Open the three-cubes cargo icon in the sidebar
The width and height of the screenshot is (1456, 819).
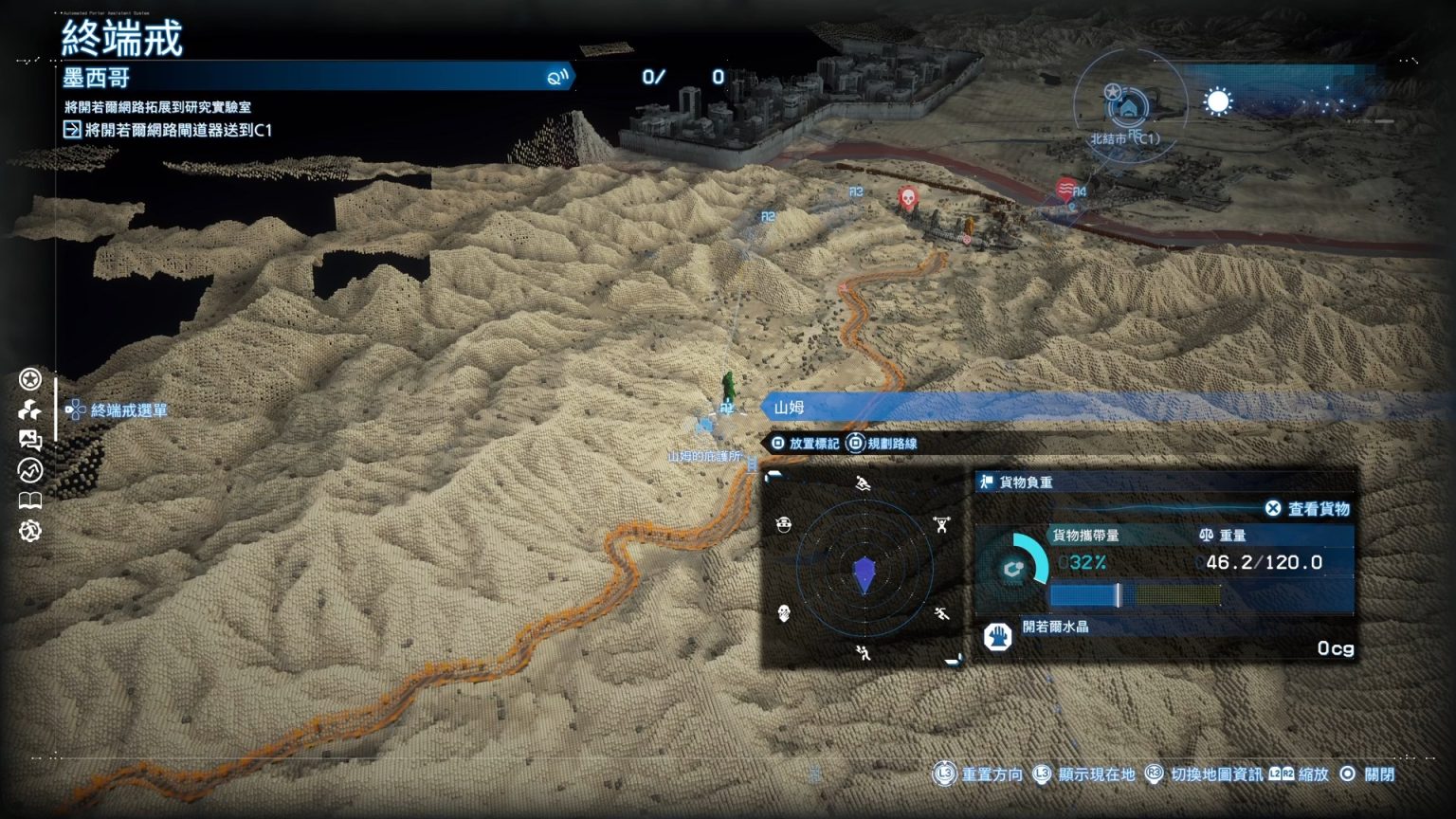pos(30,409)
